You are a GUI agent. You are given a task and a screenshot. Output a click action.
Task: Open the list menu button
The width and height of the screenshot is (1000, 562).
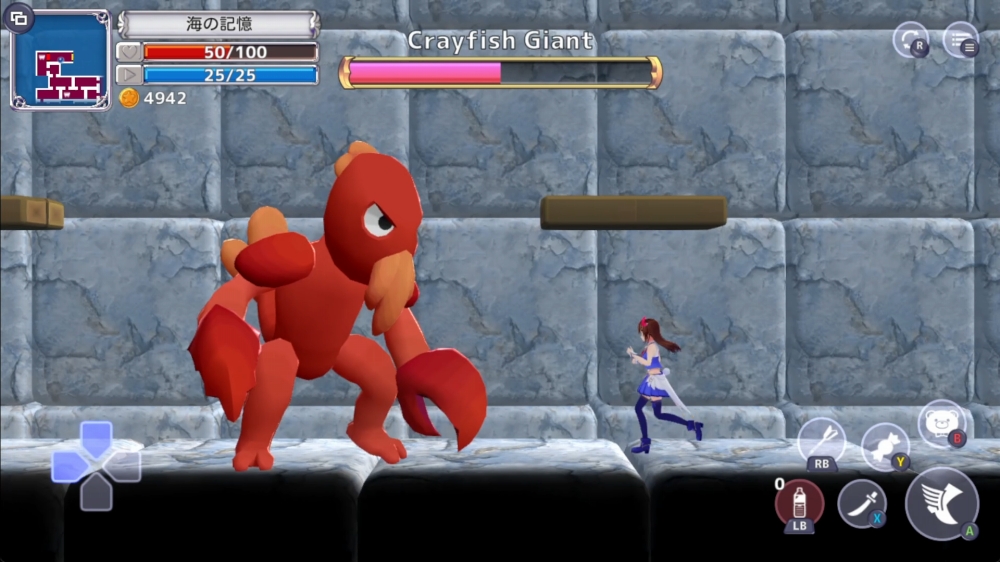tap(960, 39)
